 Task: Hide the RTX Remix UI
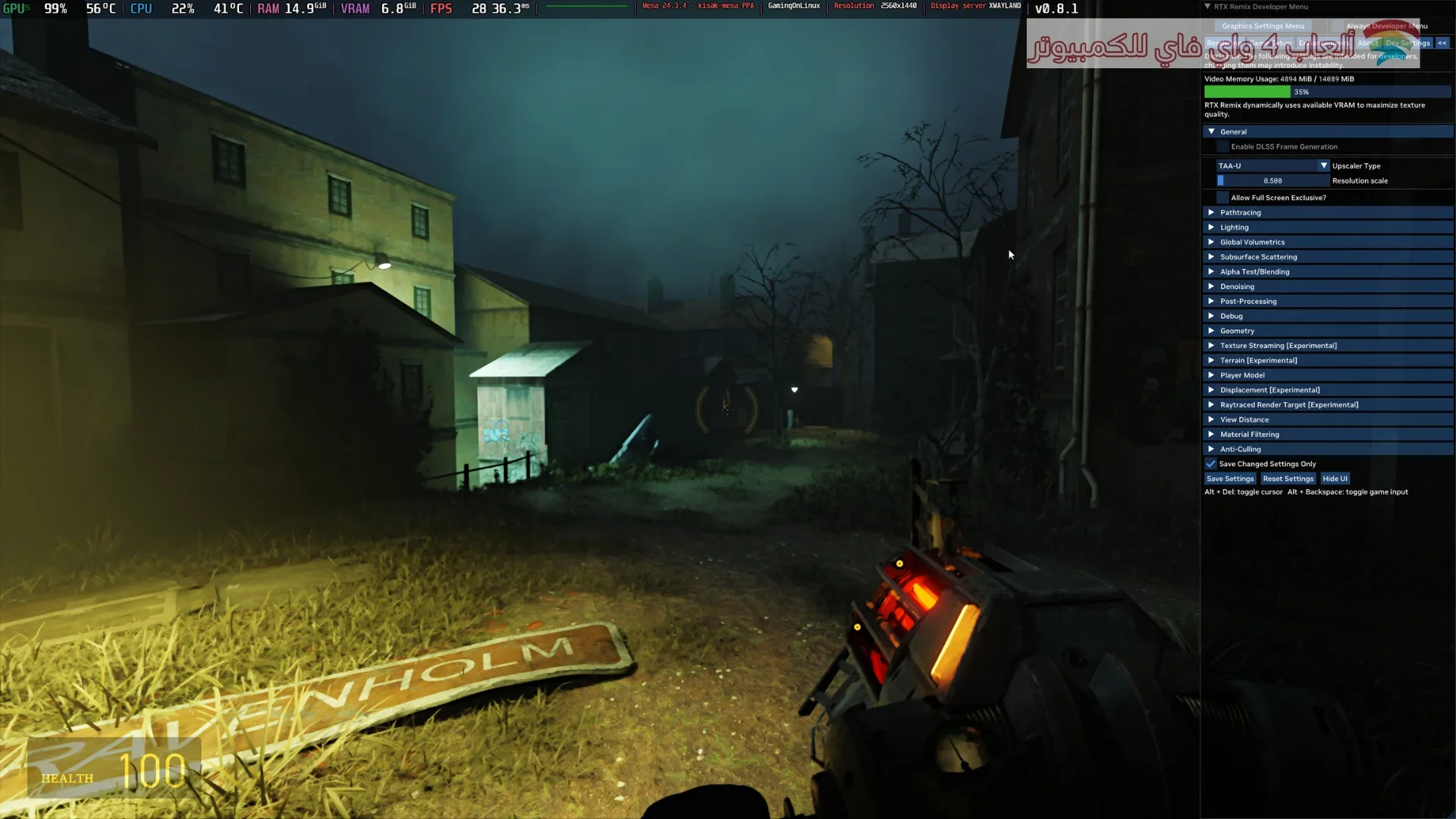pos(1335,479)
